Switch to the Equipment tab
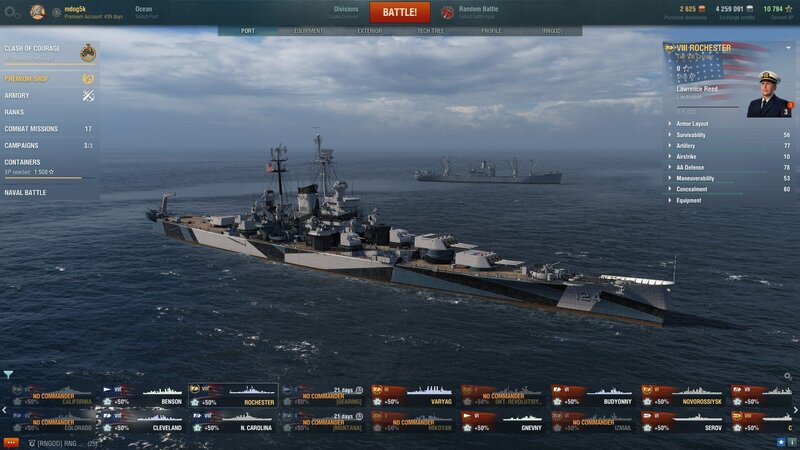The image size is (800, 450). (308, 31)
